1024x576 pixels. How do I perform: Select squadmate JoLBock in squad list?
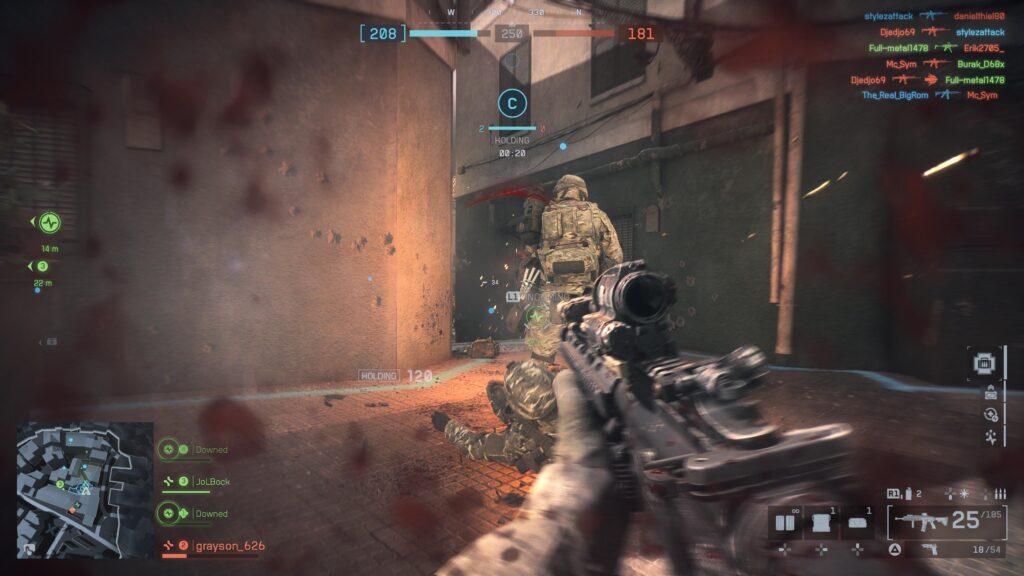[211, 482]
